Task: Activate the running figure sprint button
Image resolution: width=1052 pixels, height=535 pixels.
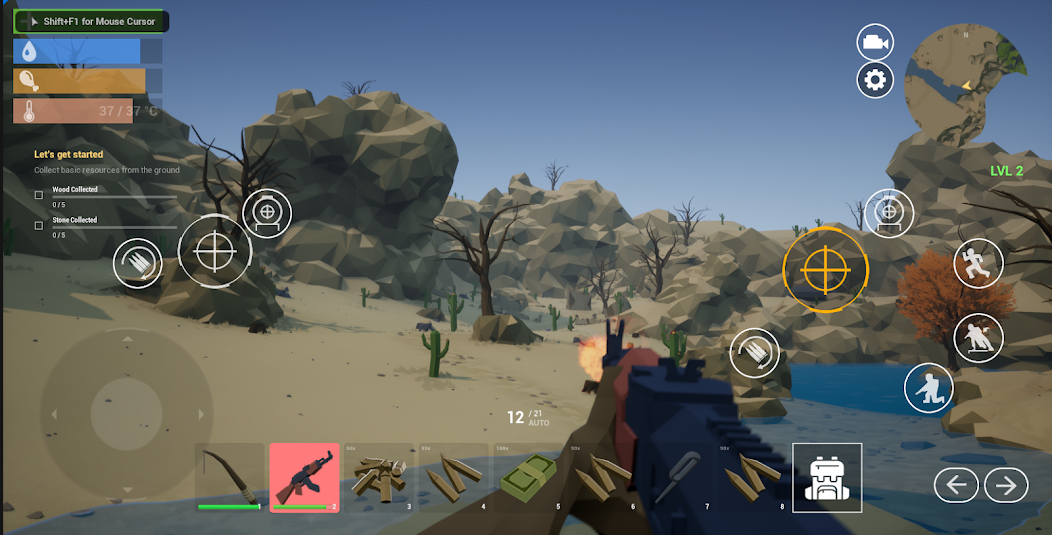Action: click(x=978, y=264)
